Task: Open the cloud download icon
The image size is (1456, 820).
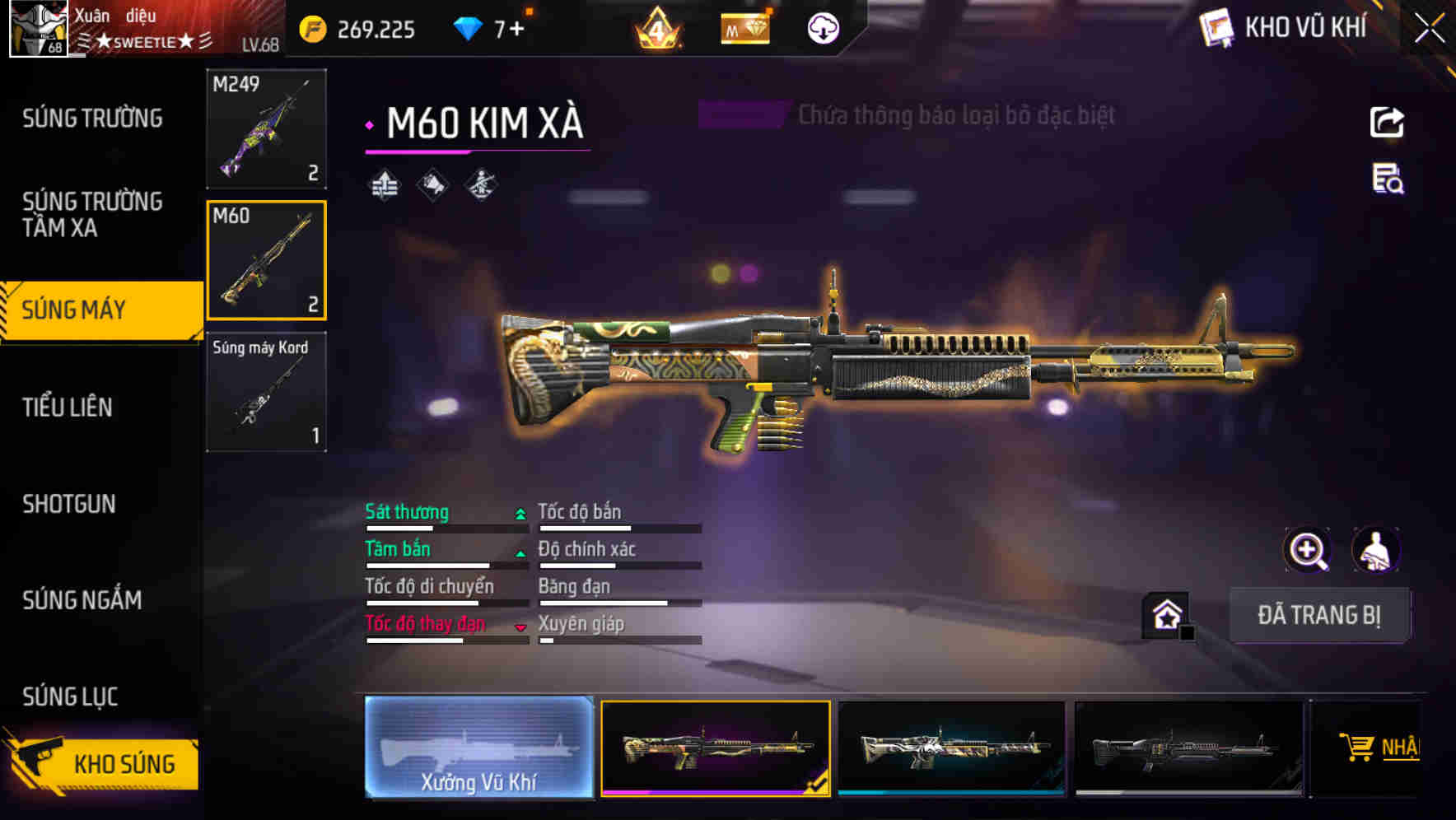Action: (x=823, y=30)
